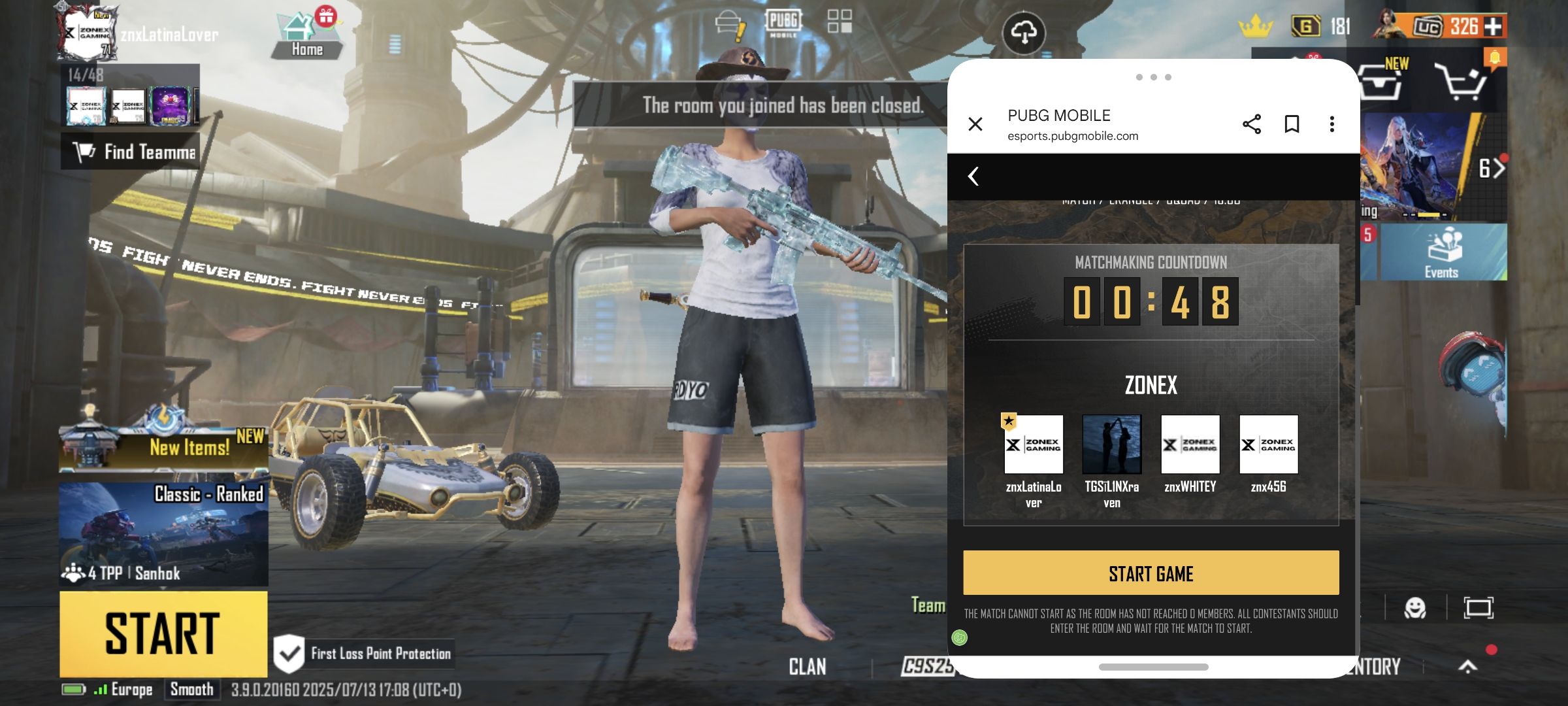The height and width of the screenshot is (706, 1568).
Task: Select TGSTLINXraven team member avatar
Action: click(1111, 445)
